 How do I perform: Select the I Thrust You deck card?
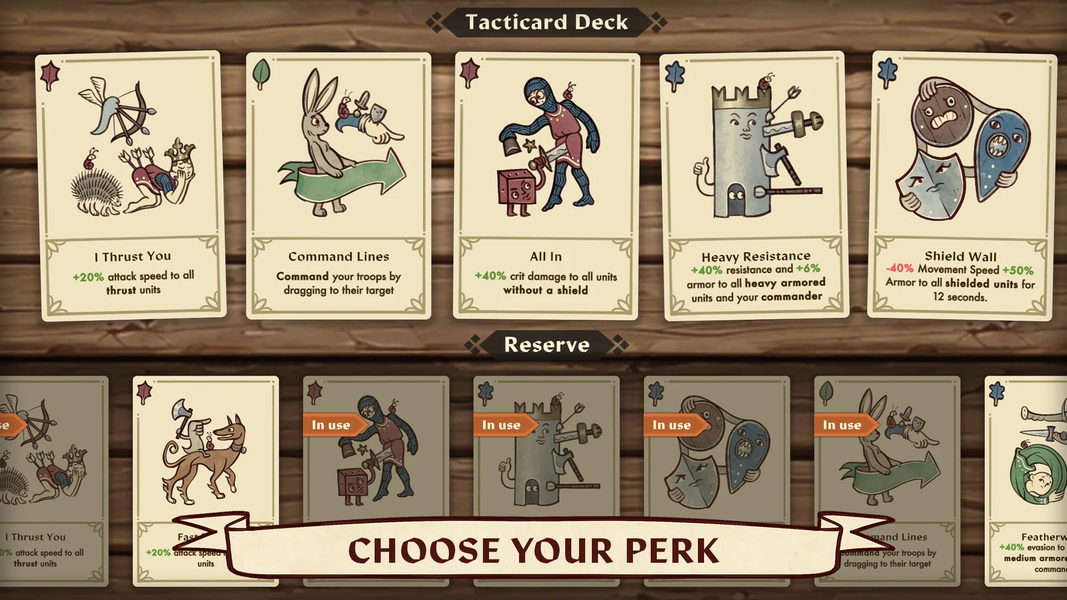pyautogui.click(x=131, y=185)
